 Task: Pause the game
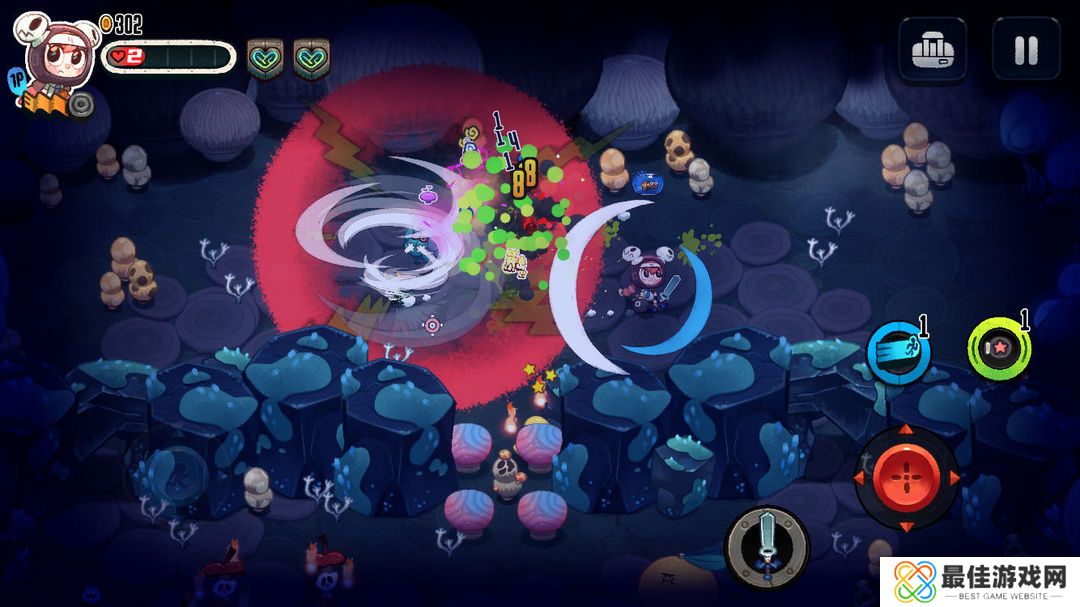pyautogui.click(x=1025, y=49)
